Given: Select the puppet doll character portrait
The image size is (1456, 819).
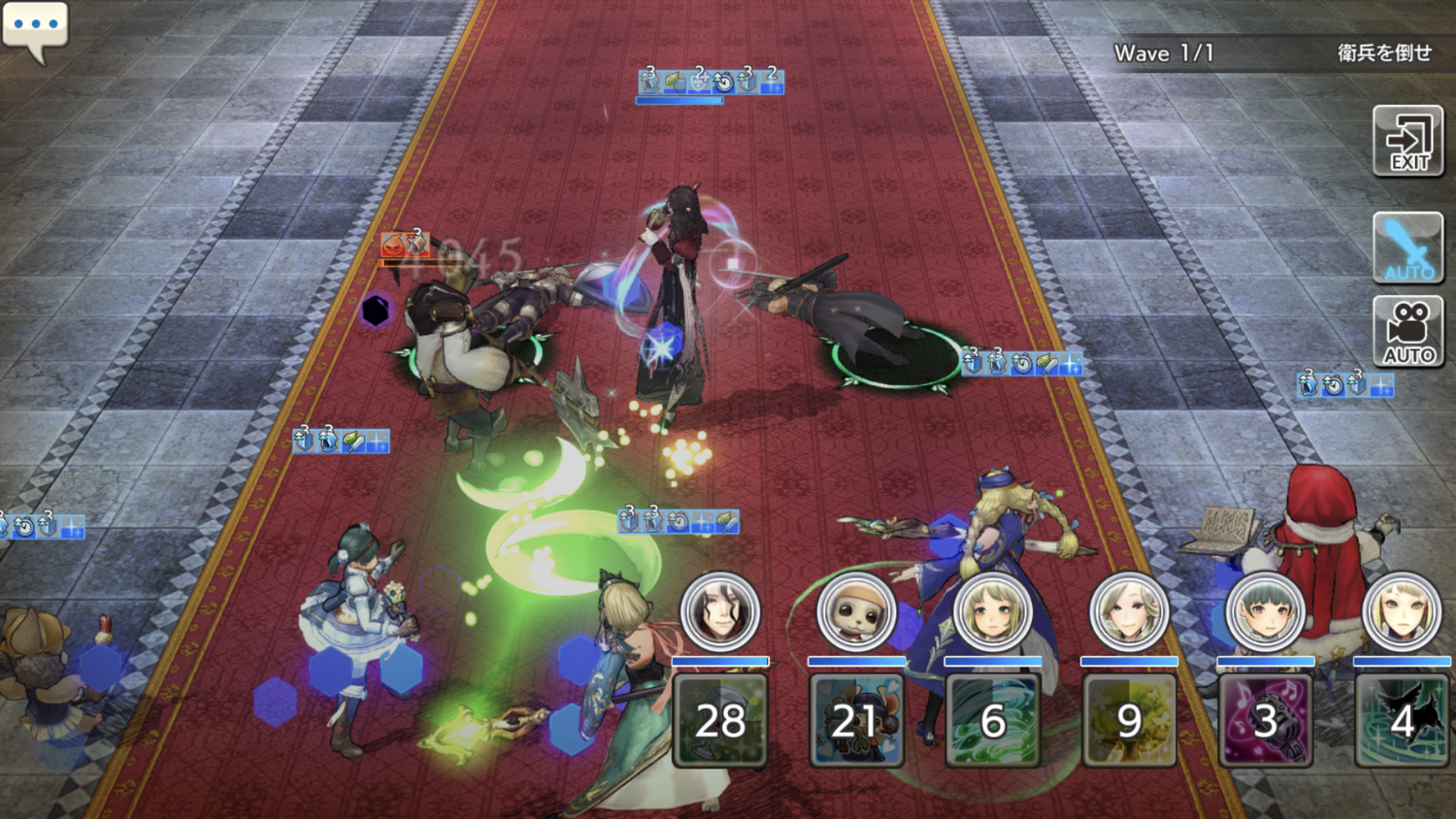Looking at the screenshot, I should (x=856, y=611).
